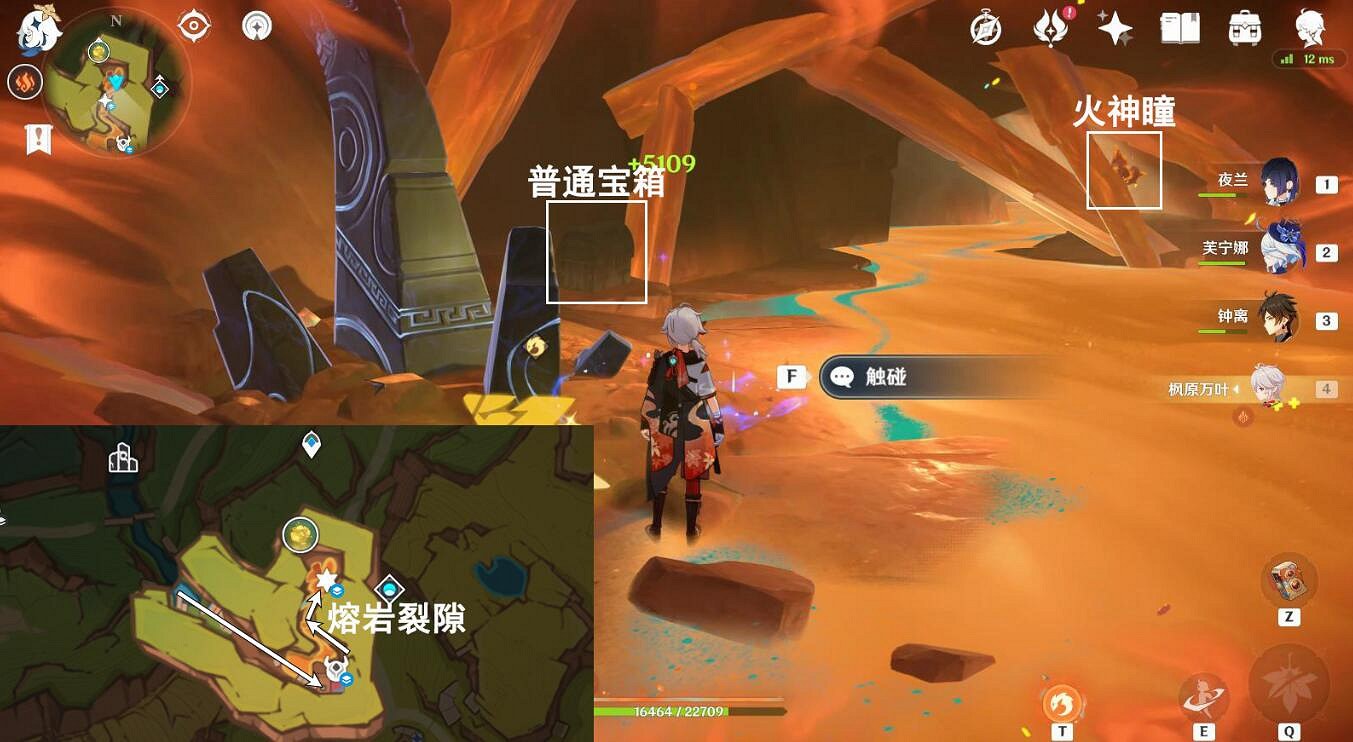The height and width of the screenshot is (742, 1353).
Task: Open the inventory backpack icon
Action: coord(1245,30)
